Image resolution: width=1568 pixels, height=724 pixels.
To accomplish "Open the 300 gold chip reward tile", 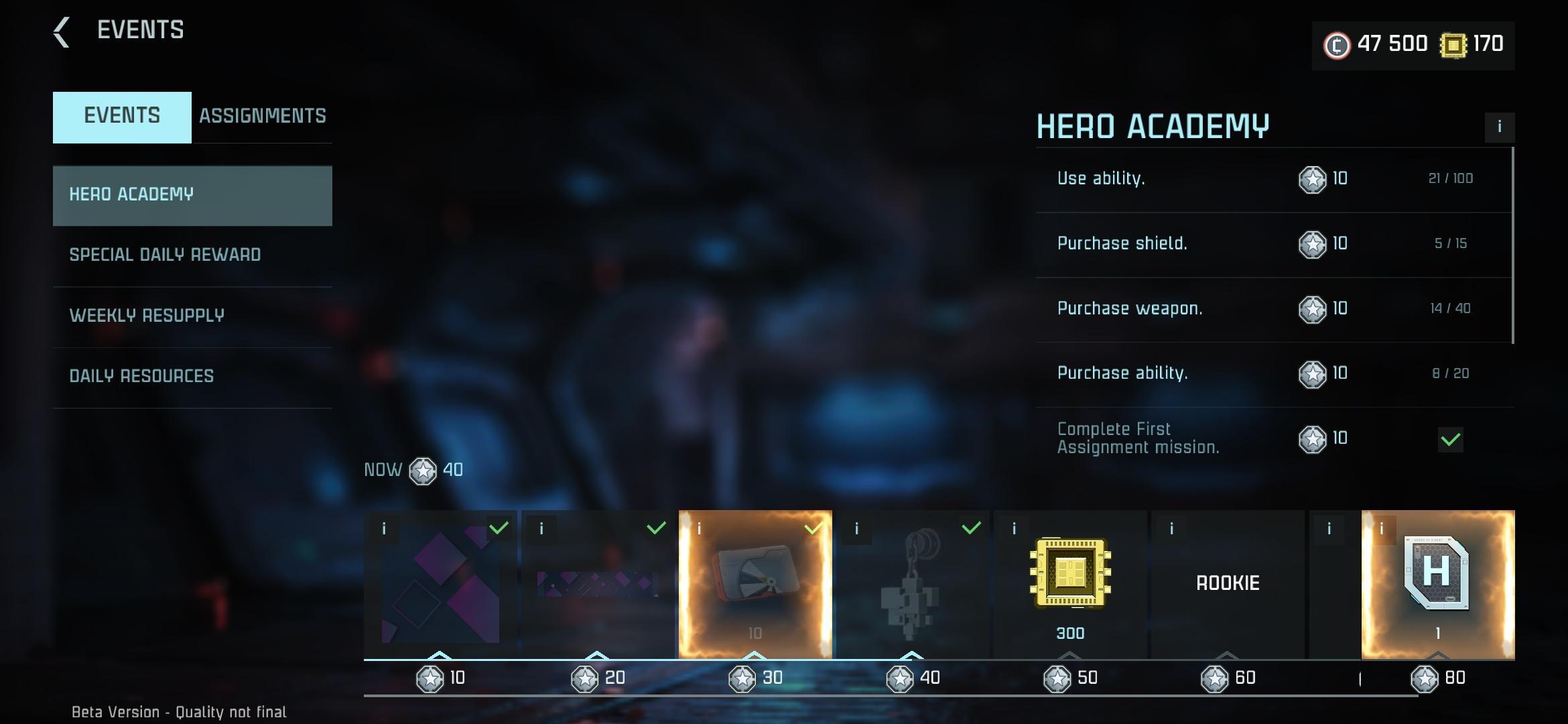I will (x=1070, y=583).
